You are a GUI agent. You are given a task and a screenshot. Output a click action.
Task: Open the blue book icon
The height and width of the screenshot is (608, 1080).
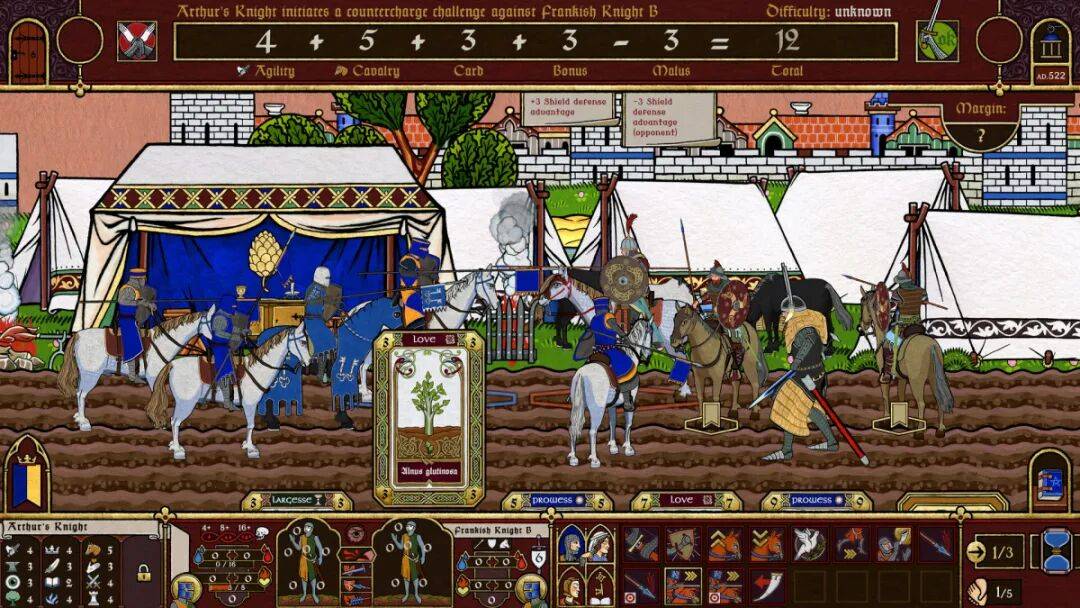(1050, 483)
